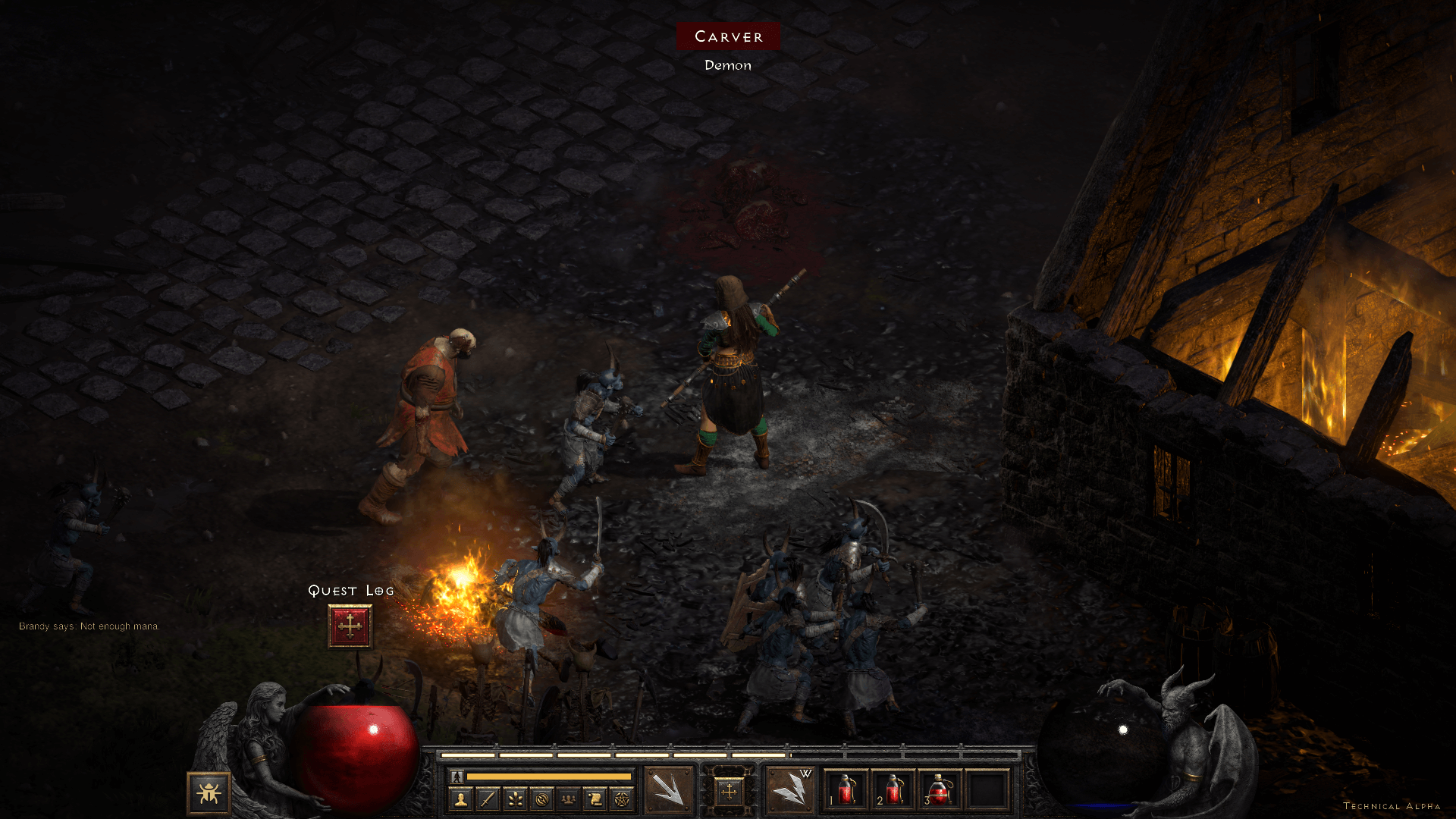
Task: Select the right-click multi-arrow skill marked W
Action: (789, 790)
